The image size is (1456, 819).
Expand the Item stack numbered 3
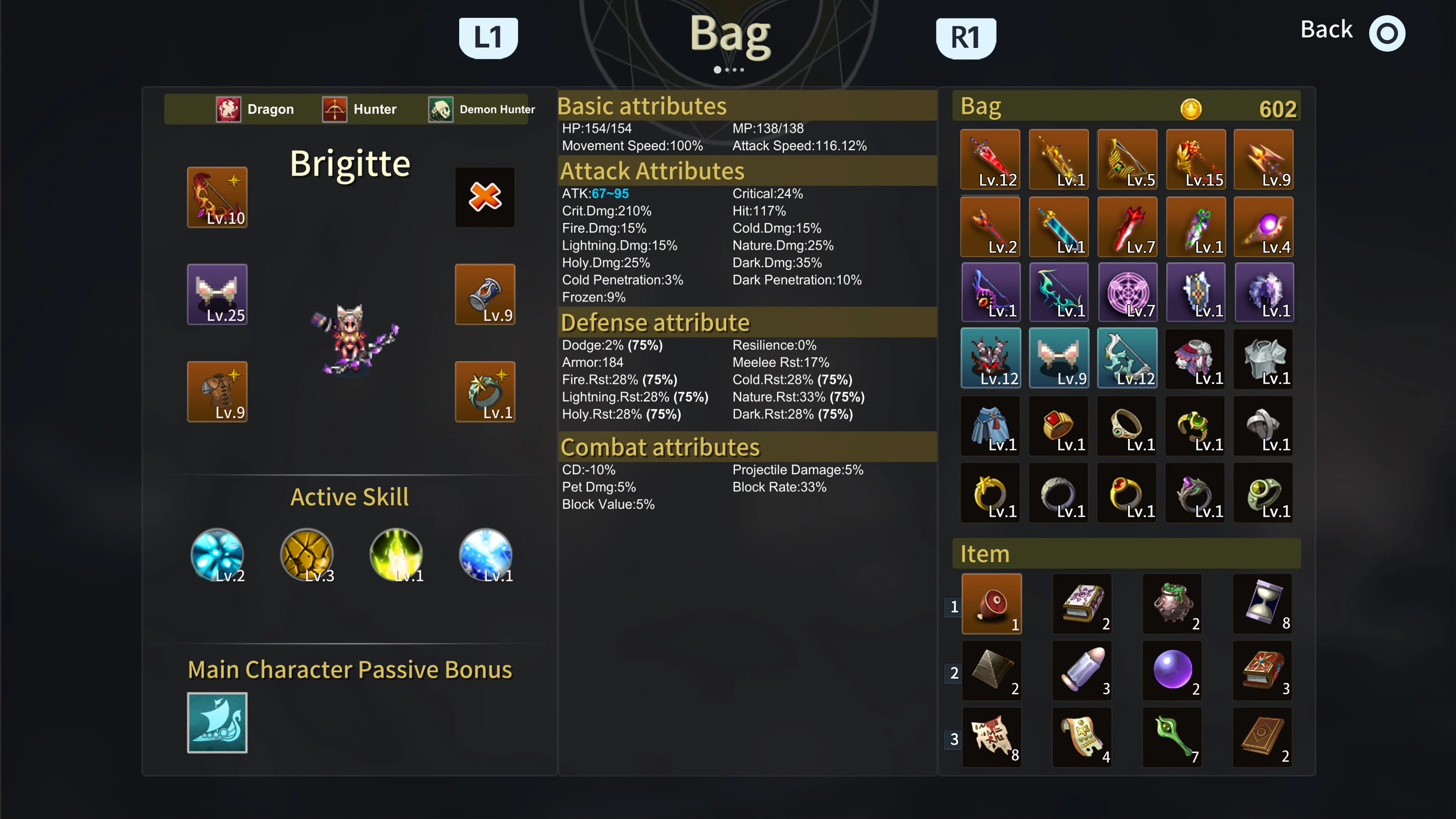pyautogui.click(x=955, y=739)
